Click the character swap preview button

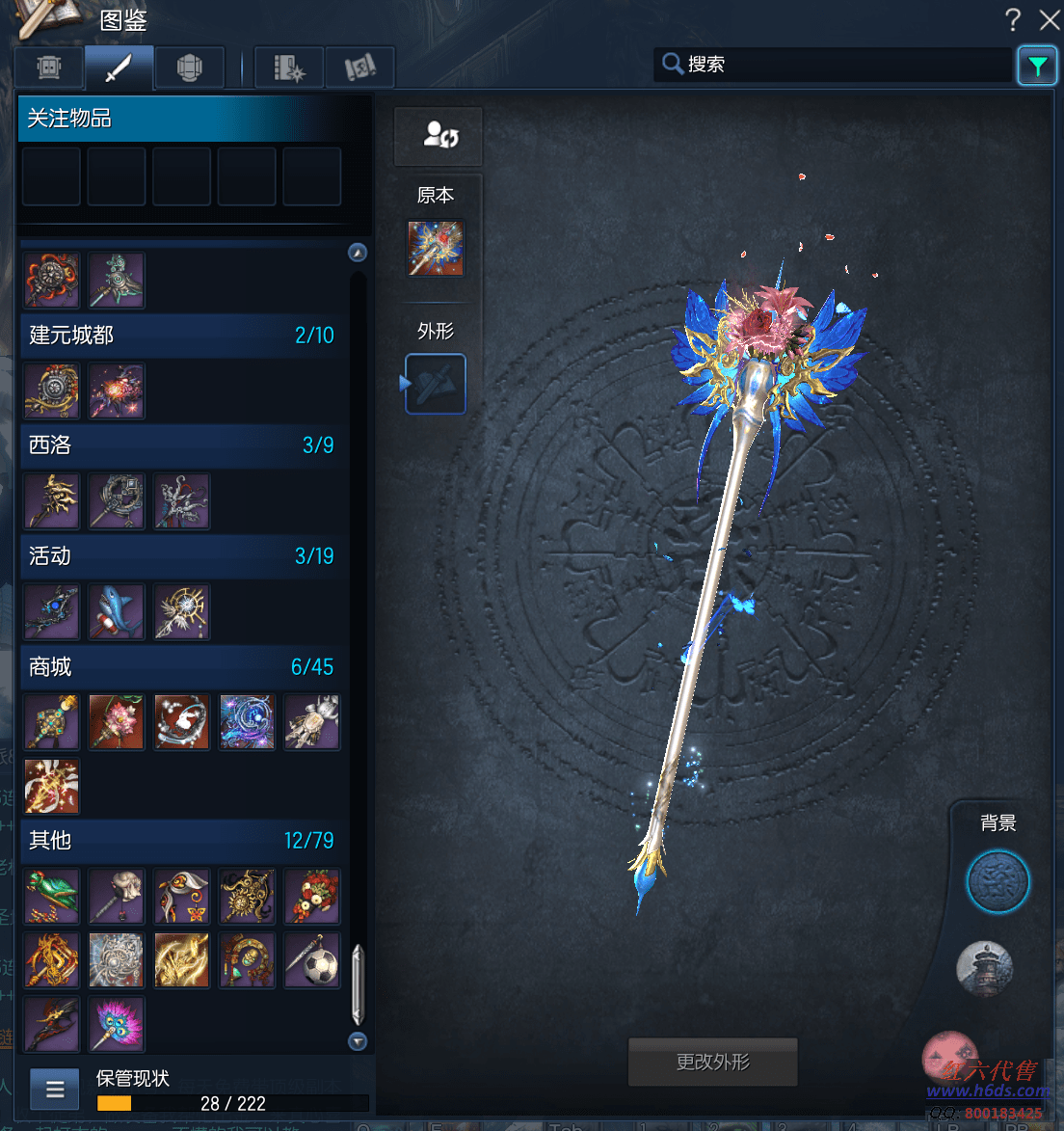click(439, 135)
